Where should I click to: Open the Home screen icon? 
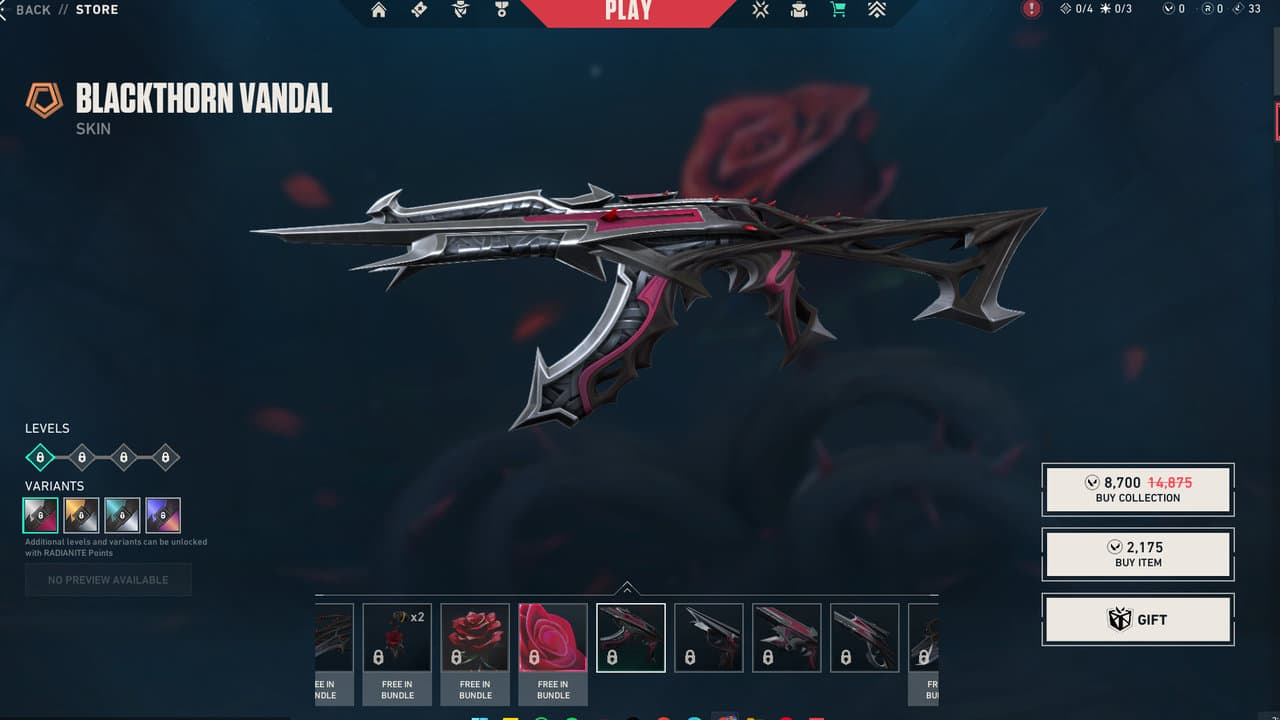click(378, 10)
